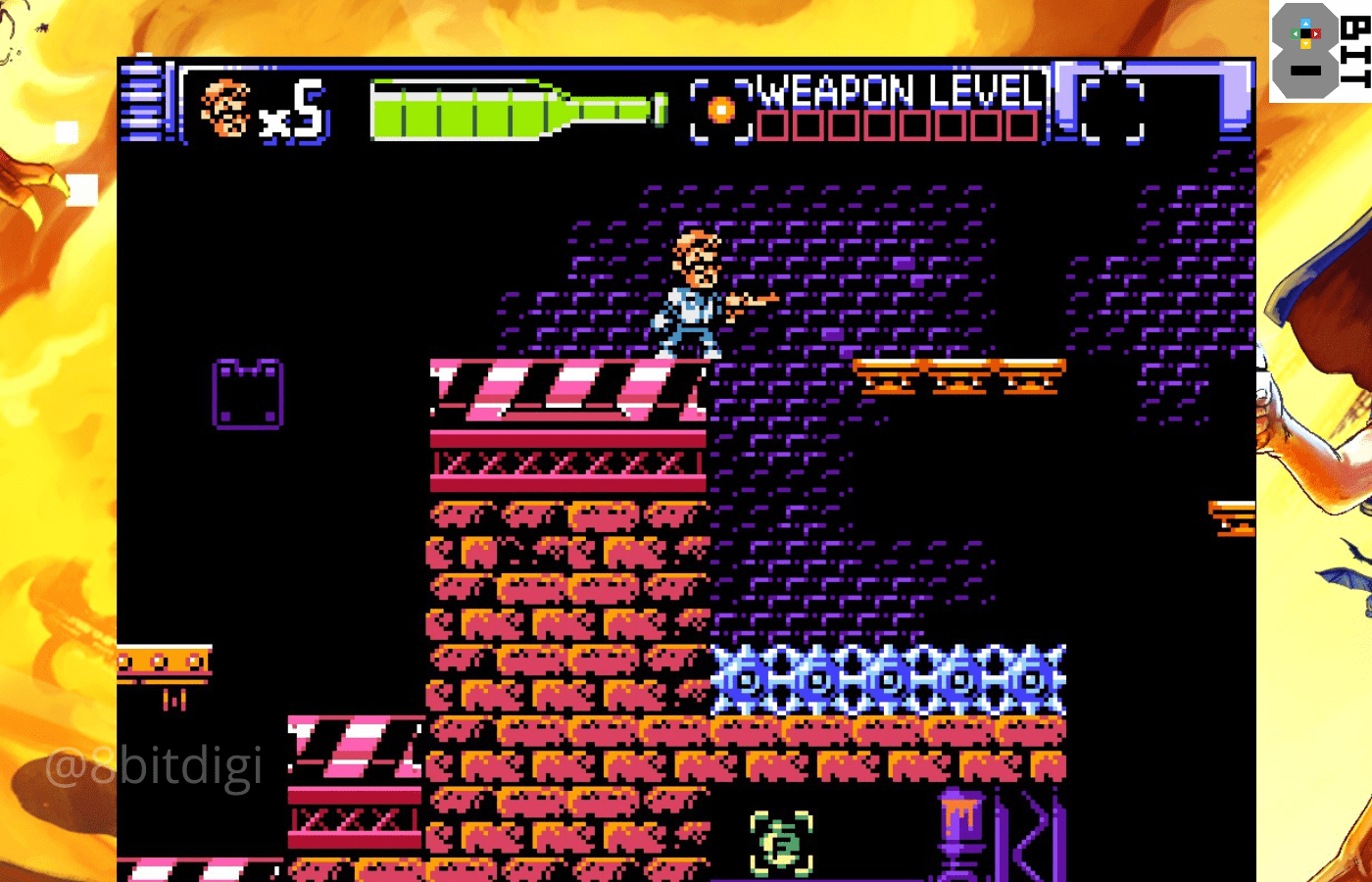
Task: Click the nerd face lives icon
Action: [x=225, y=109]
